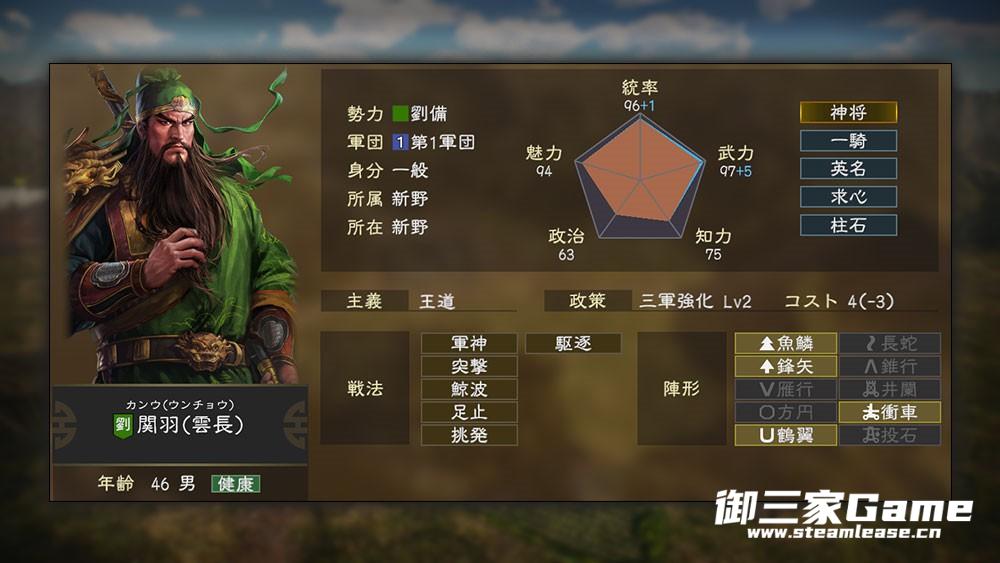This screenshot has height=563, width=1000.
Task: Choose the 突撃 tactic
Action: click(469, 367)
